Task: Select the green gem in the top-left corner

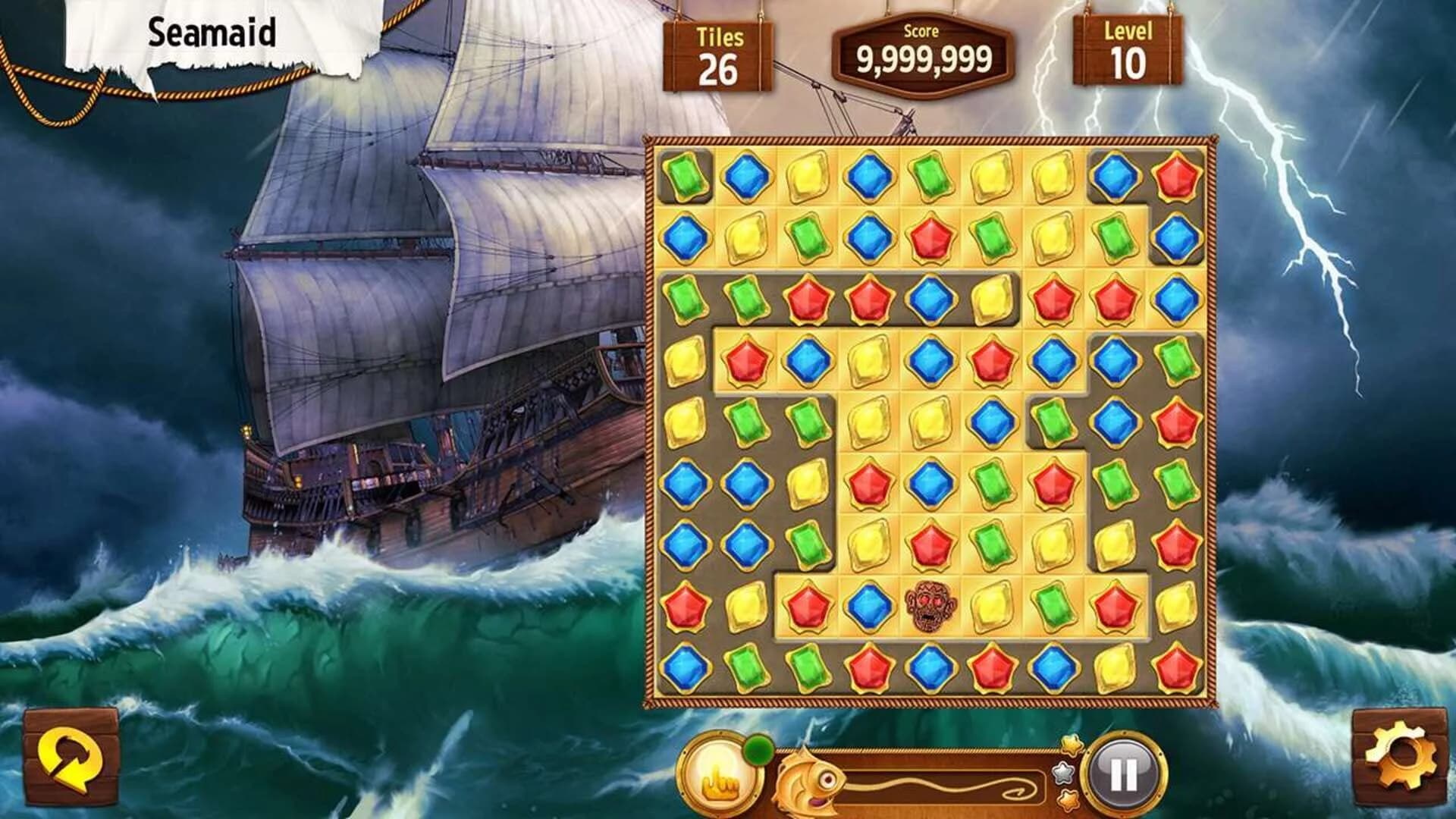Action: tap(685, 174)
